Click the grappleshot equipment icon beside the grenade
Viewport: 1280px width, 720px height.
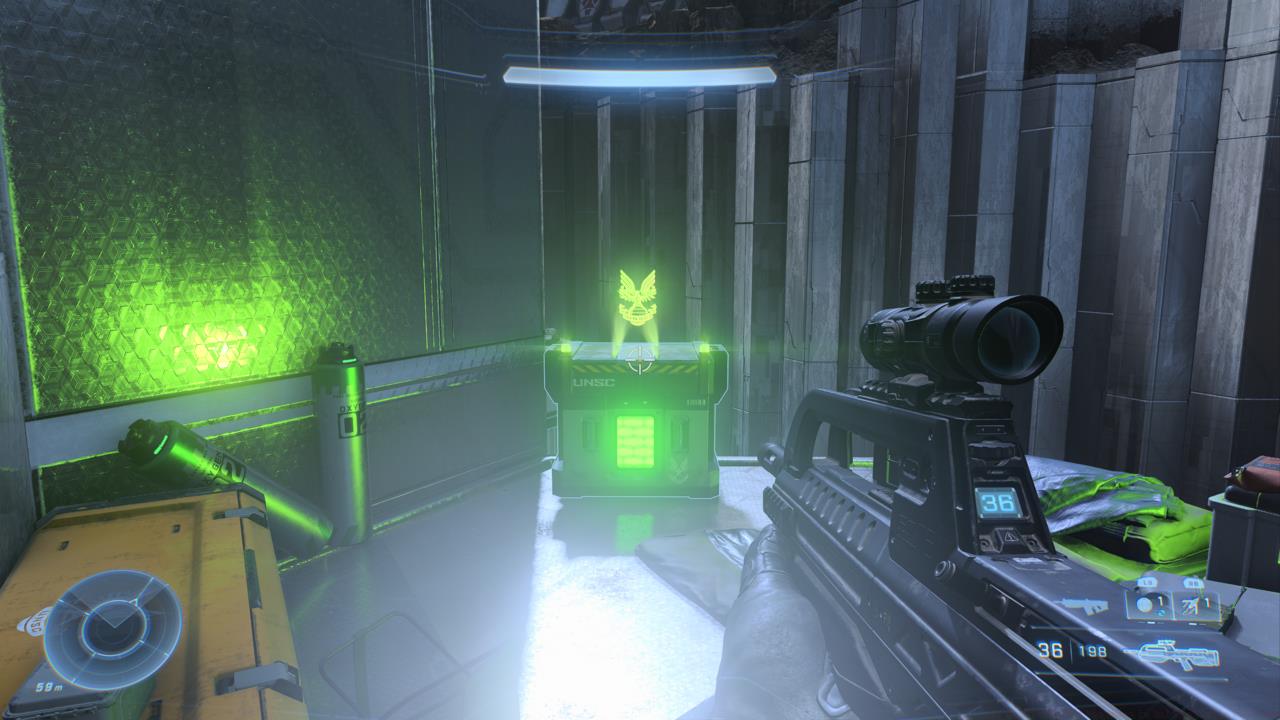1190,607
